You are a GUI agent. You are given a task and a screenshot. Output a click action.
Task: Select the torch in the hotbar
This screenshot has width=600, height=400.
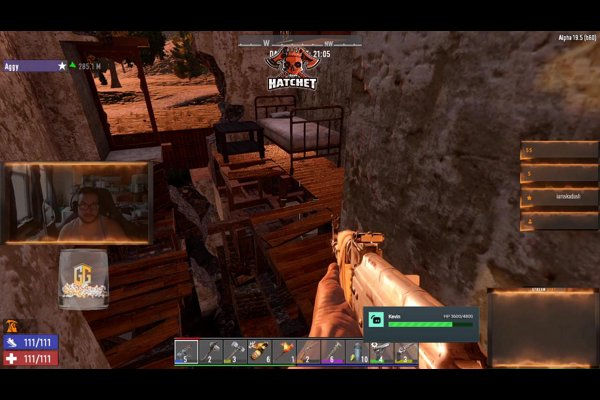click(x=285, y=351)
